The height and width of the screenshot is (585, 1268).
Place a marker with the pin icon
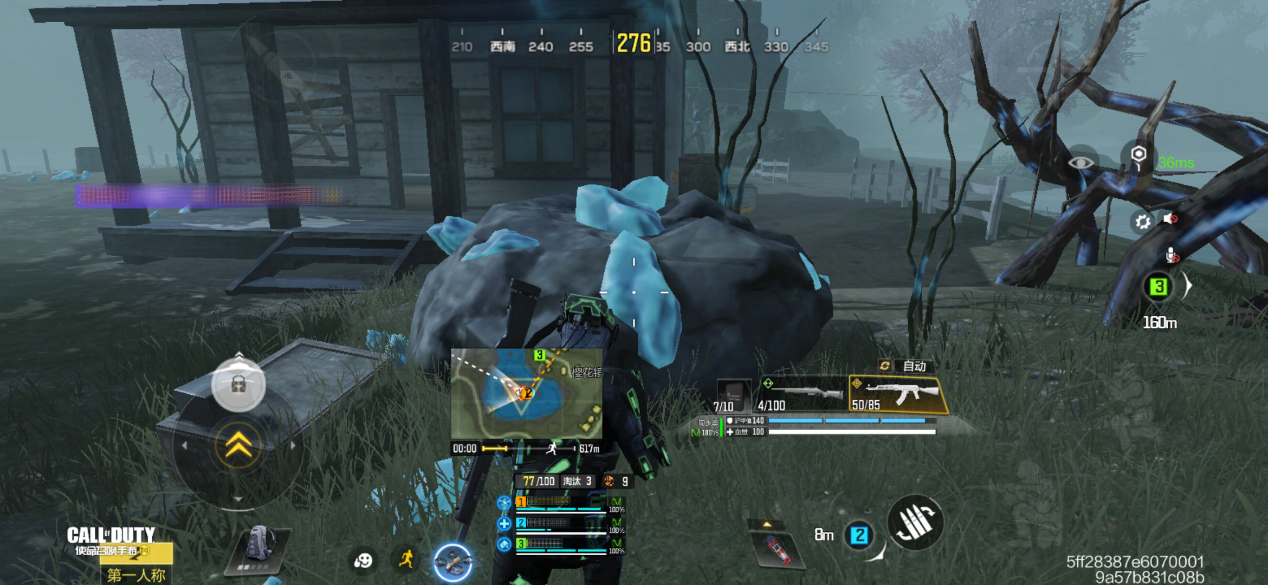[x=1138, y=155]
